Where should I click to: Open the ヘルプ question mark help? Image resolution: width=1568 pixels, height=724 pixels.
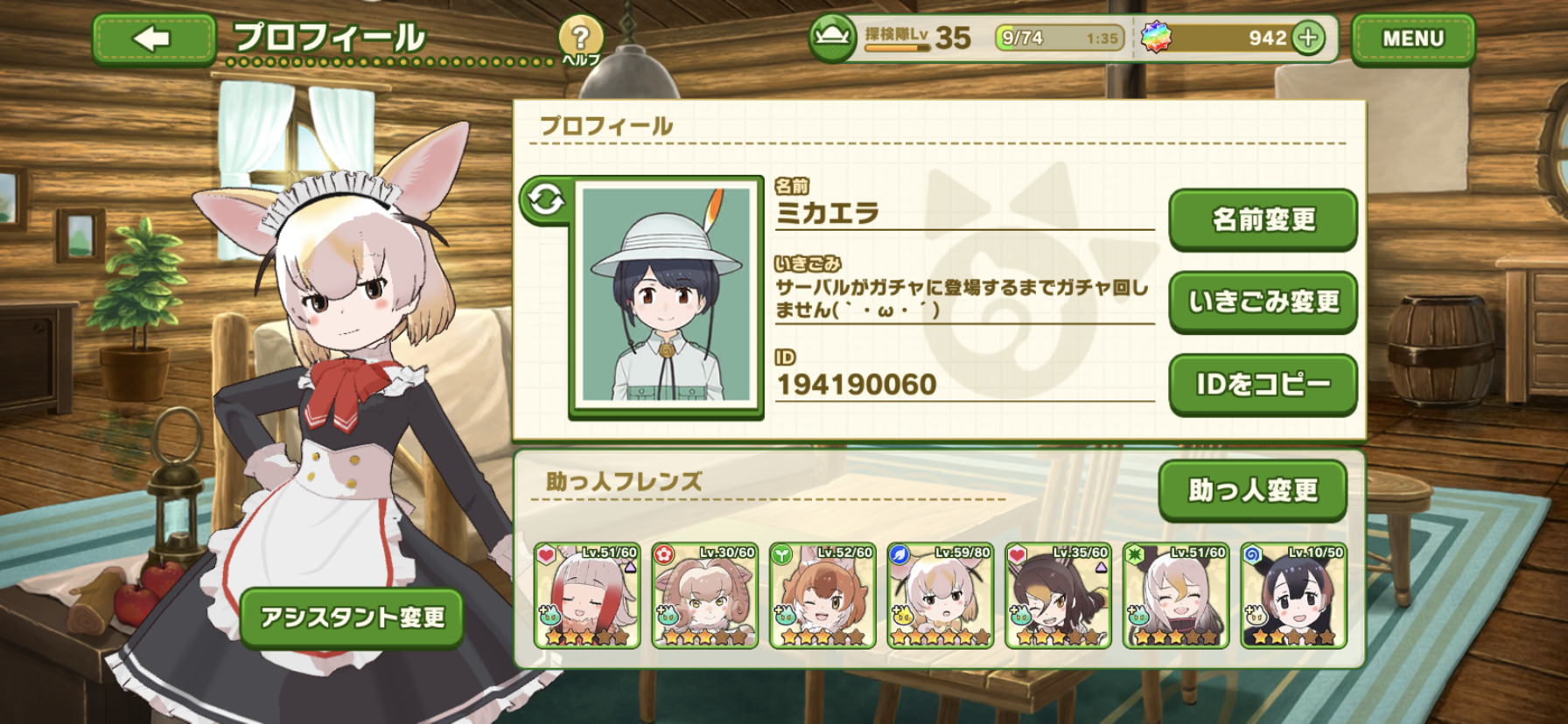click(579, 39)
